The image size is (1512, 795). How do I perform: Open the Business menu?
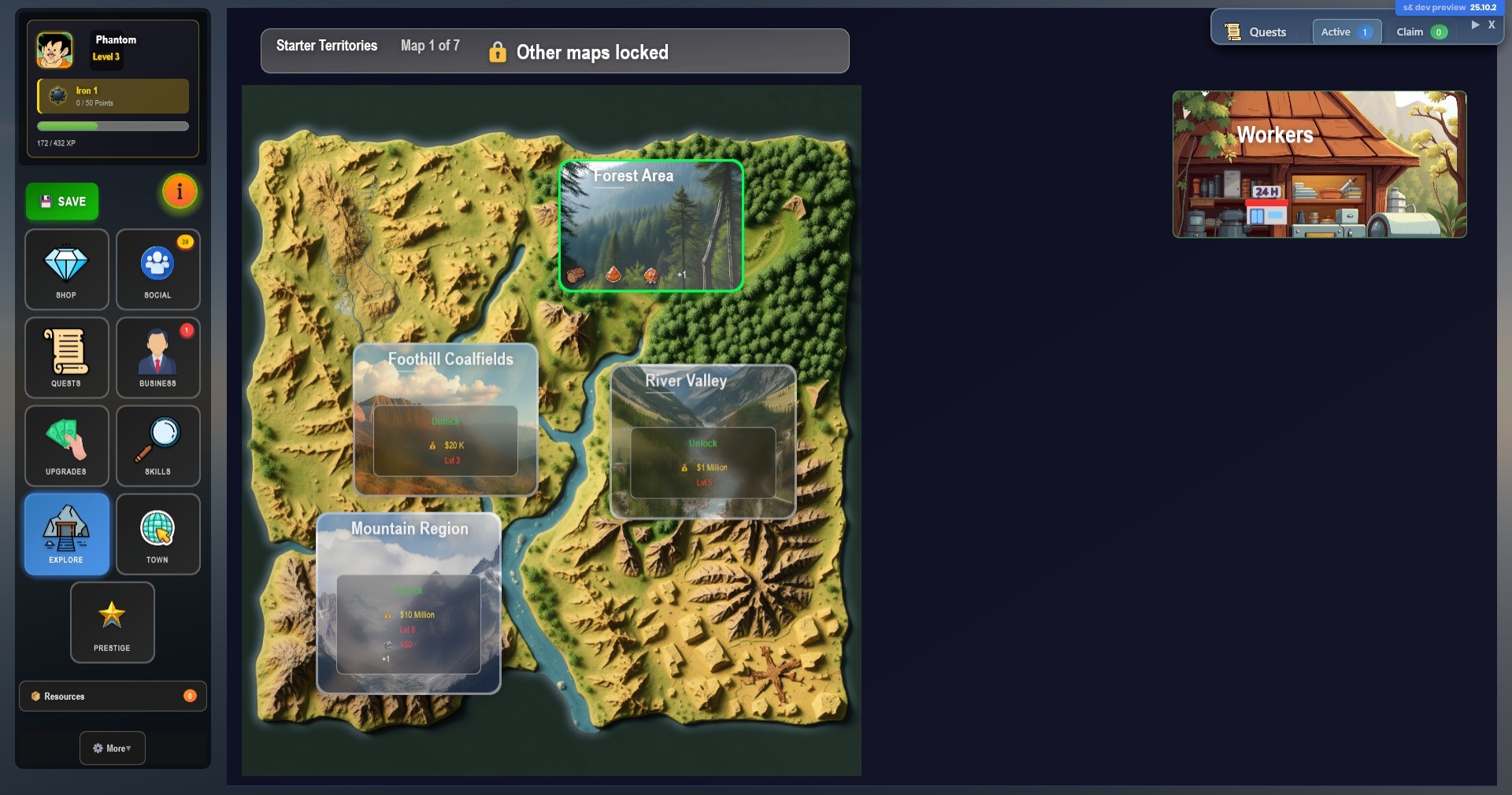pyautogui.click(x=157, y=357)
